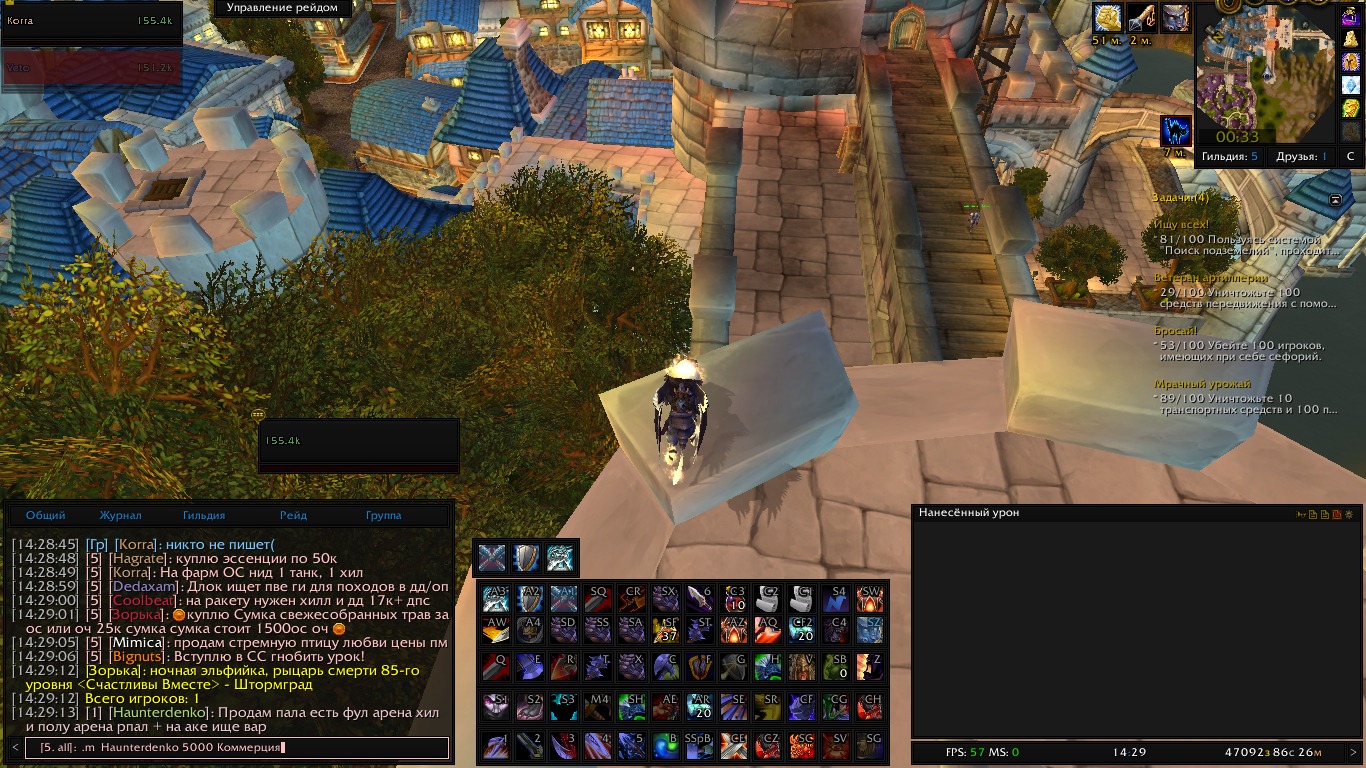Open the Друзья friends list button
Image resolution: width=1366 pixels, height=768 pixels.
click(x=1301, y=157)
